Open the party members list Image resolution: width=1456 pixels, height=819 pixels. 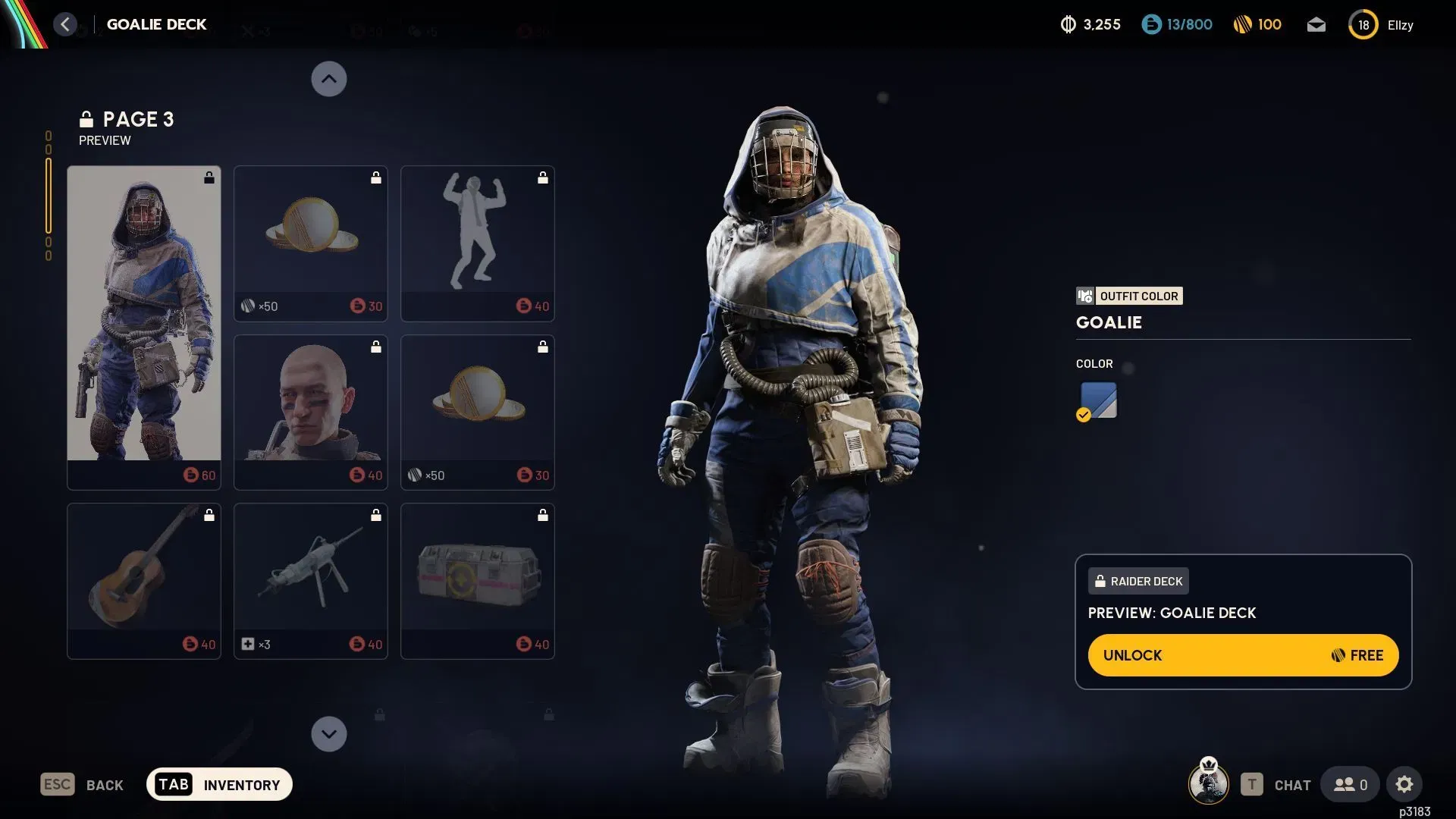pyautogui.click(x=1350, y=784)
